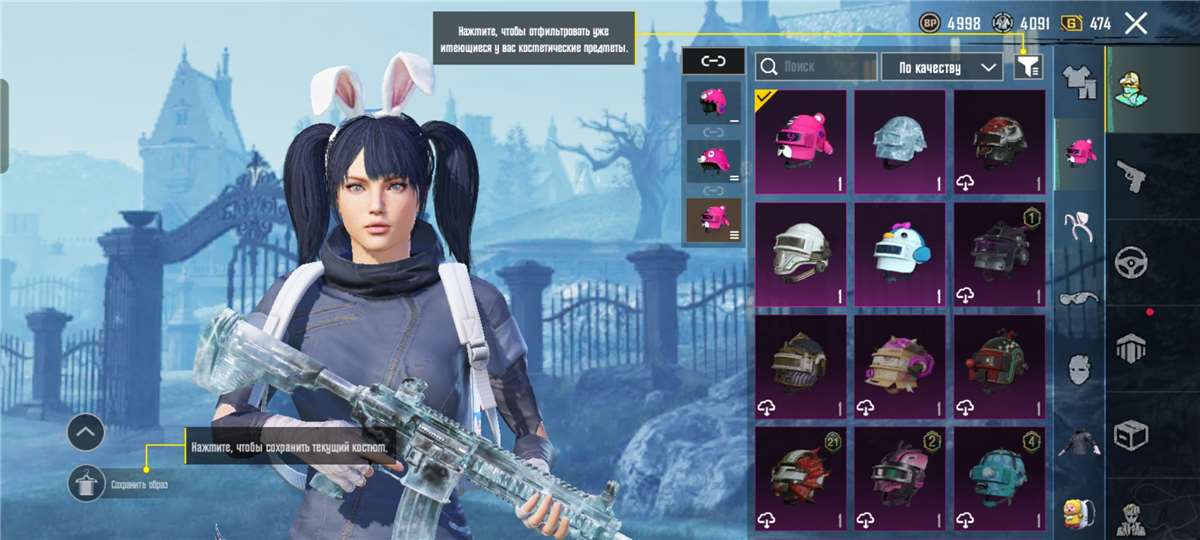This screenshot has width=1200, height=540.
Task: Switch to the glasses subcategory tab
Action: click(1079, 298)
